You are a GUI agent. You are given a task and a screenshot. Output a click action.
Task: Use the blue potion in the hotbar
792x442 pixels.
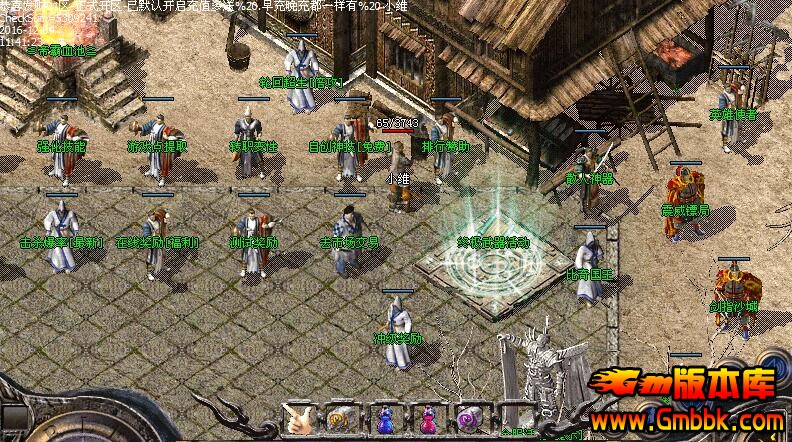pyautogui.click(x=385, y=418)
